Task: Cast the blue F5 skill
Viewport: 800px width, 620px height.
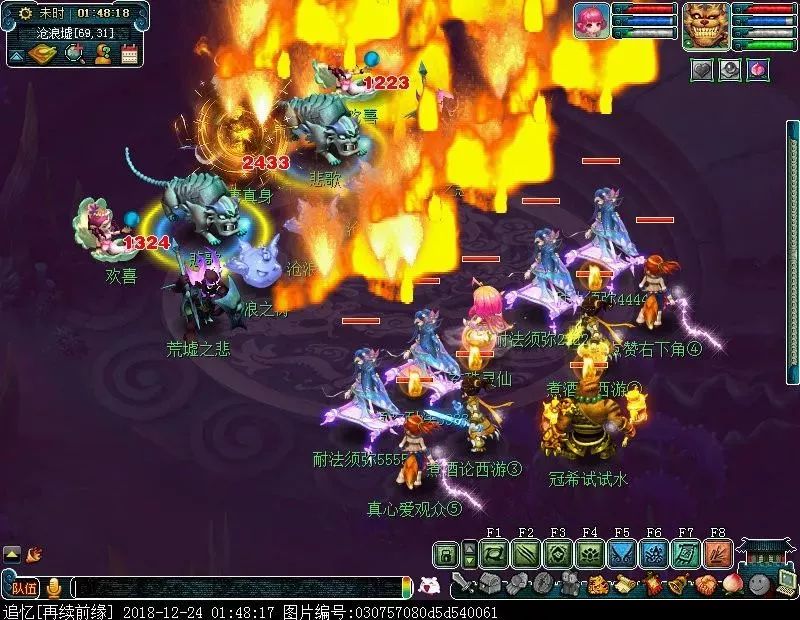Action: click(622, 554)
